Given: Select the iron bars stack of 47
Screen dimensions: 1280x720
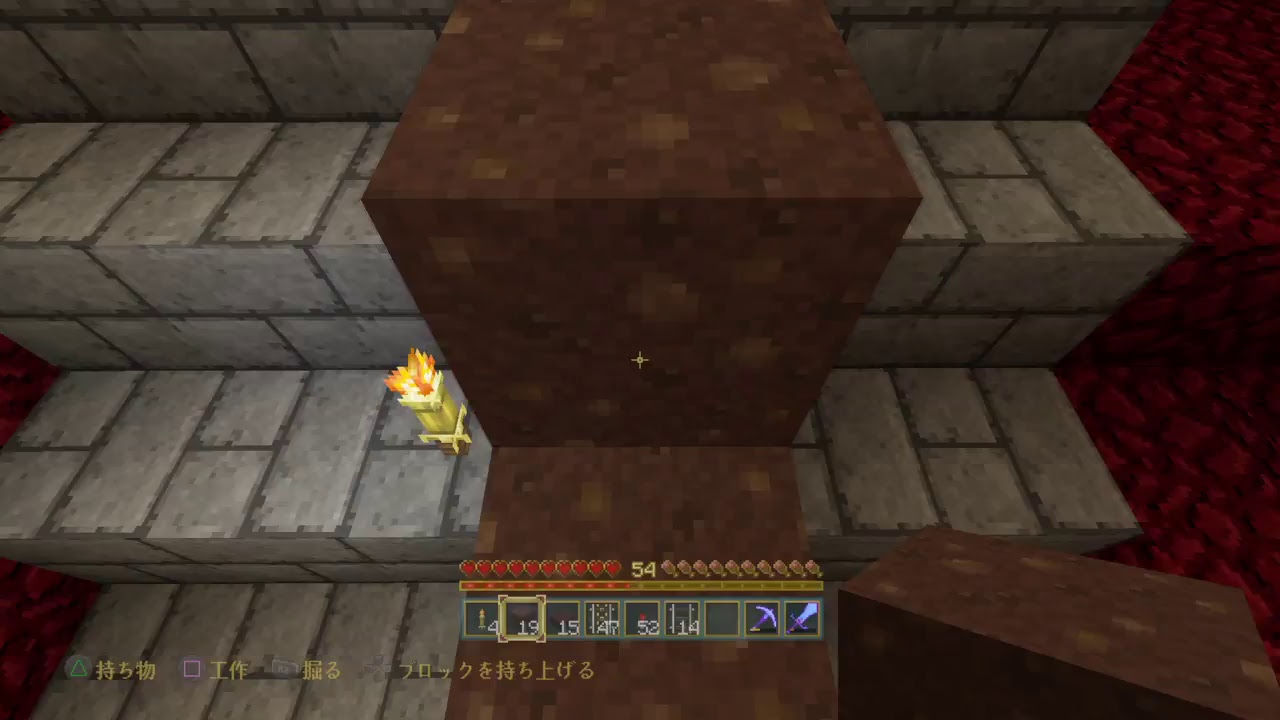Looking at the screenshot, I should (600, 616).
